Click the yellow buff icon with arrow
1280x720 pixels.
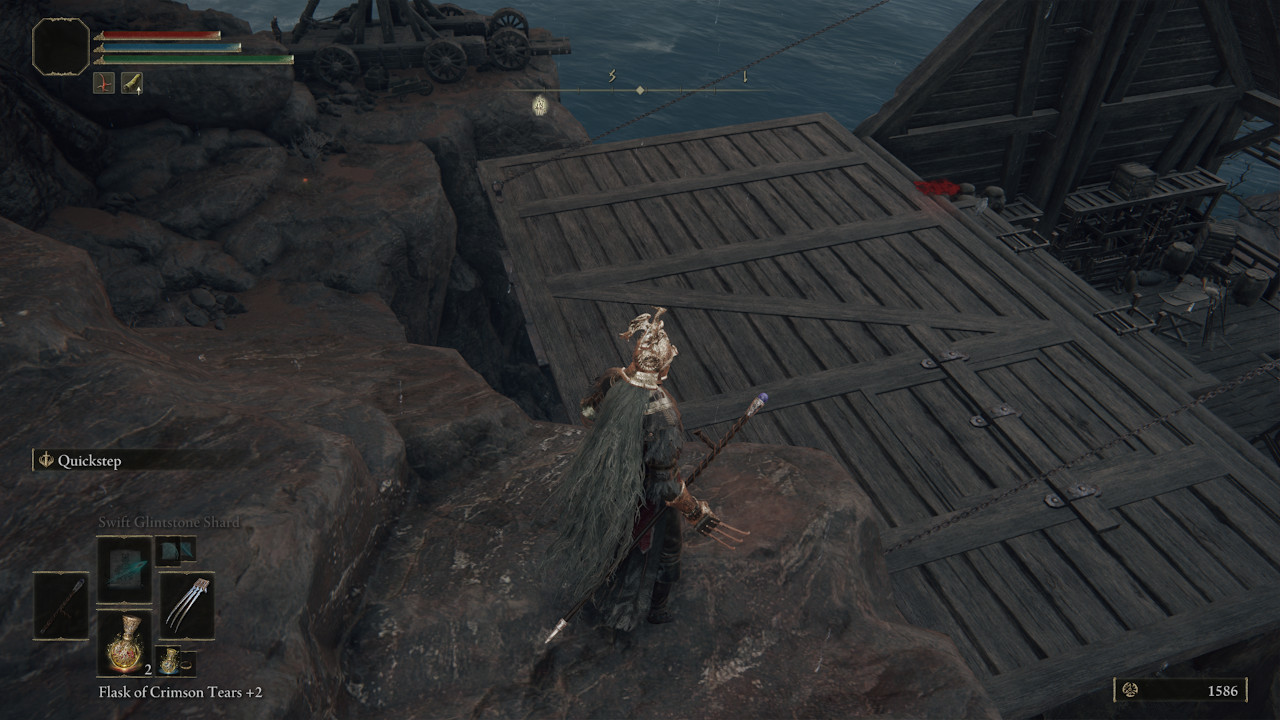(132, 83)
